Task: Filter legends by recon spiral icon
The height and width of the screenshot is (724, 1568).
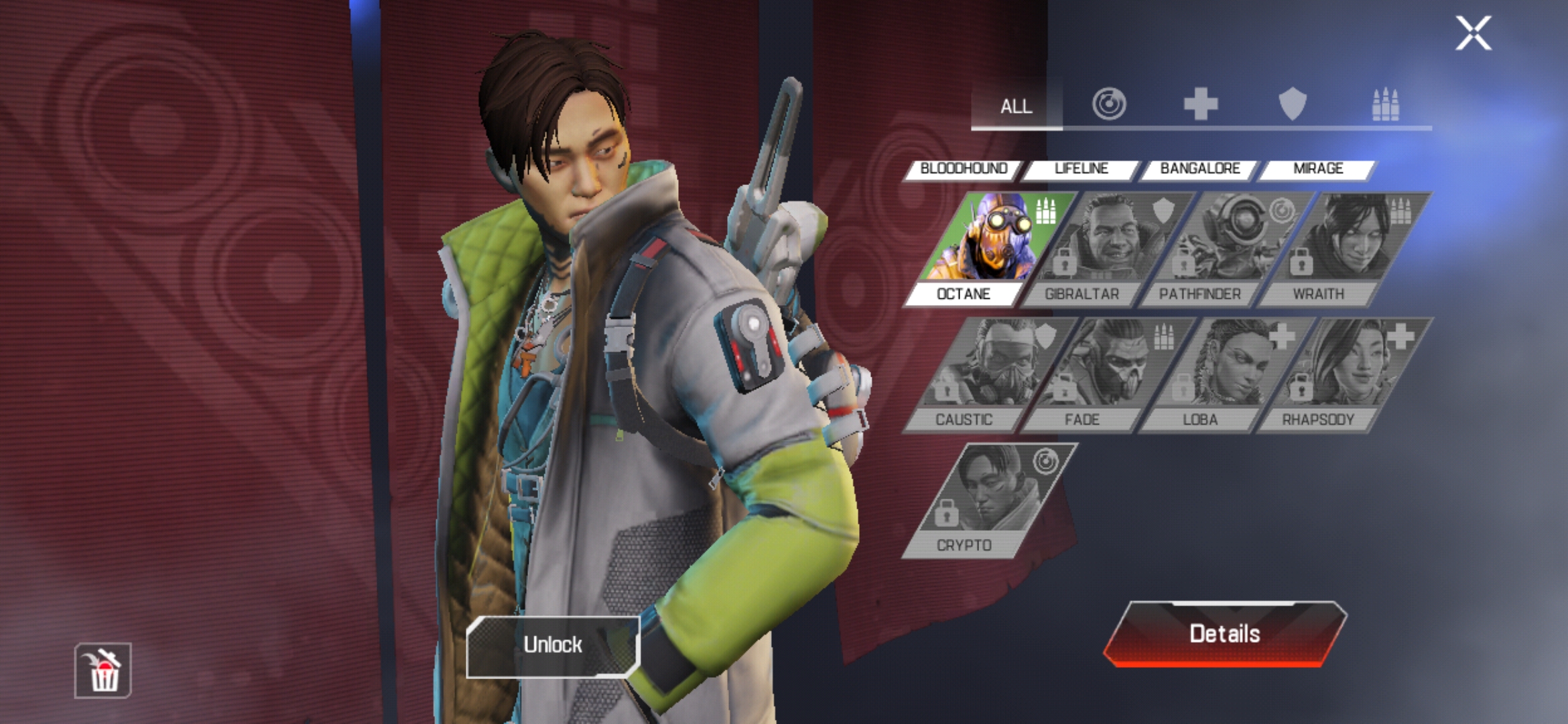Action: coord(1109,105)
